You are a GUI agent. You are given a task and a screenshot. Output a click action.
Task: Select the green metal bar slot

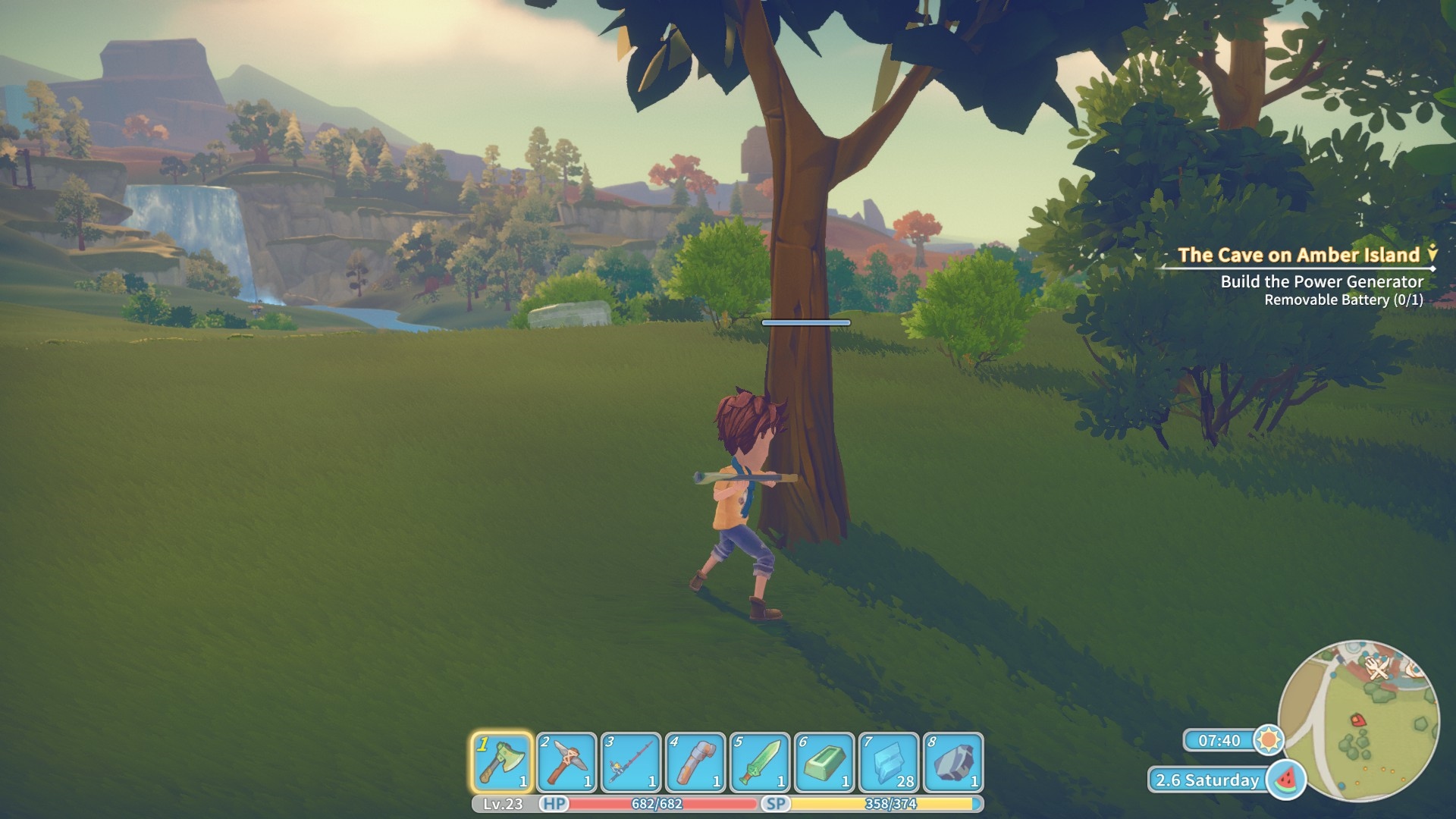pos(824,762)
